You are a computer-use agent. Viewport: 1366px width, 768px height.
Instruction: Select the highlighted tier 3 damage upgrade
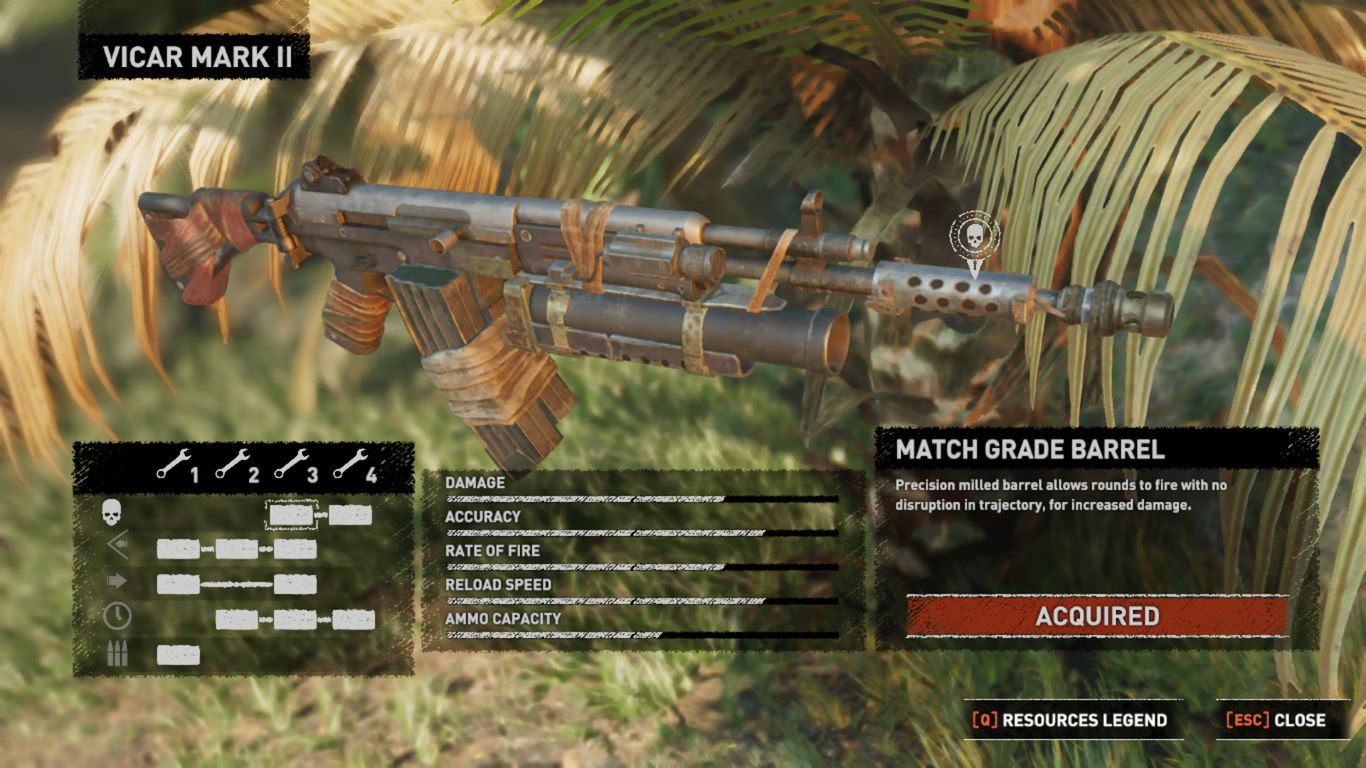point(291,515)
